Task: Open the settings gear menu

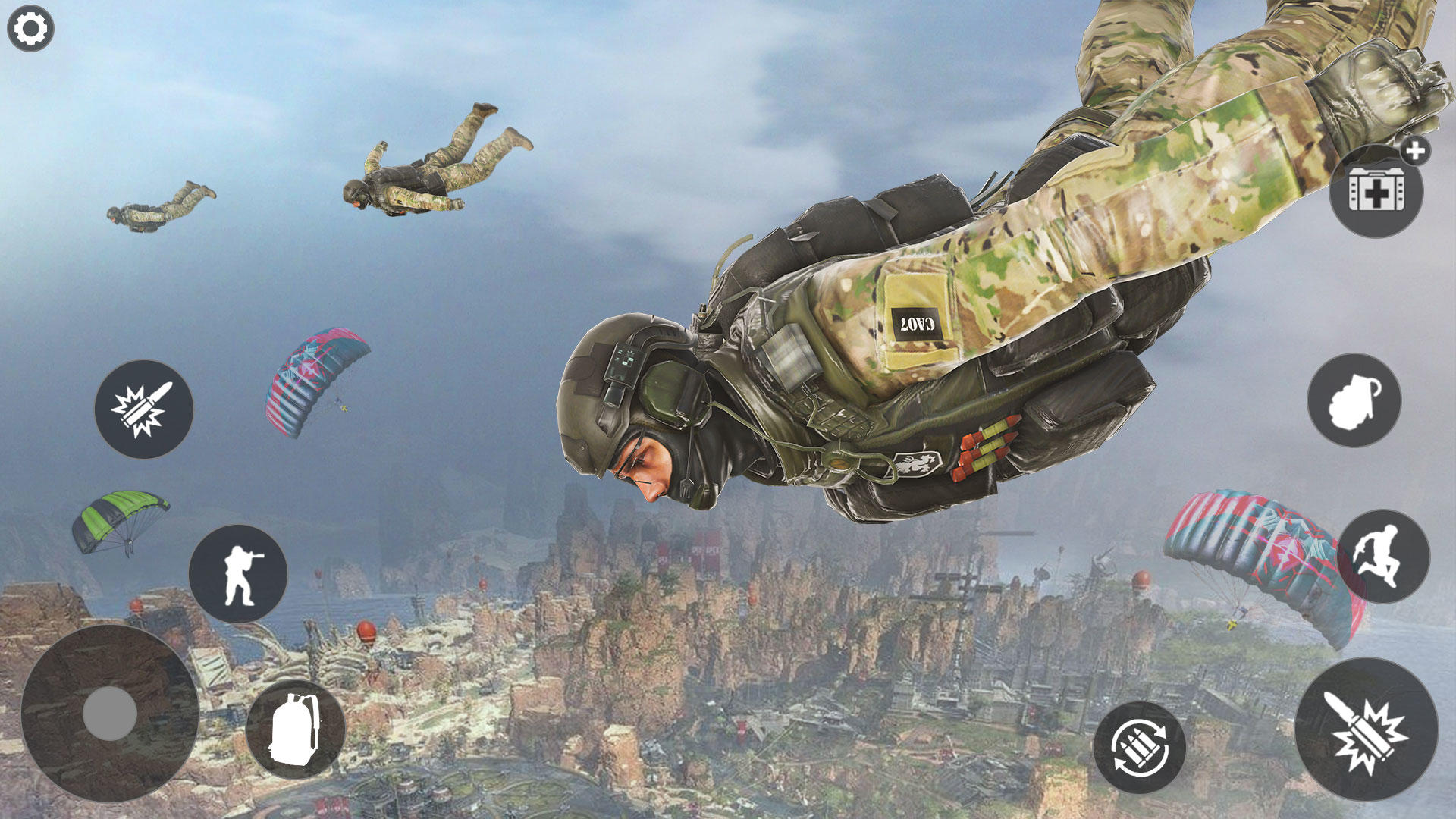Action: [x=30, y=29]
